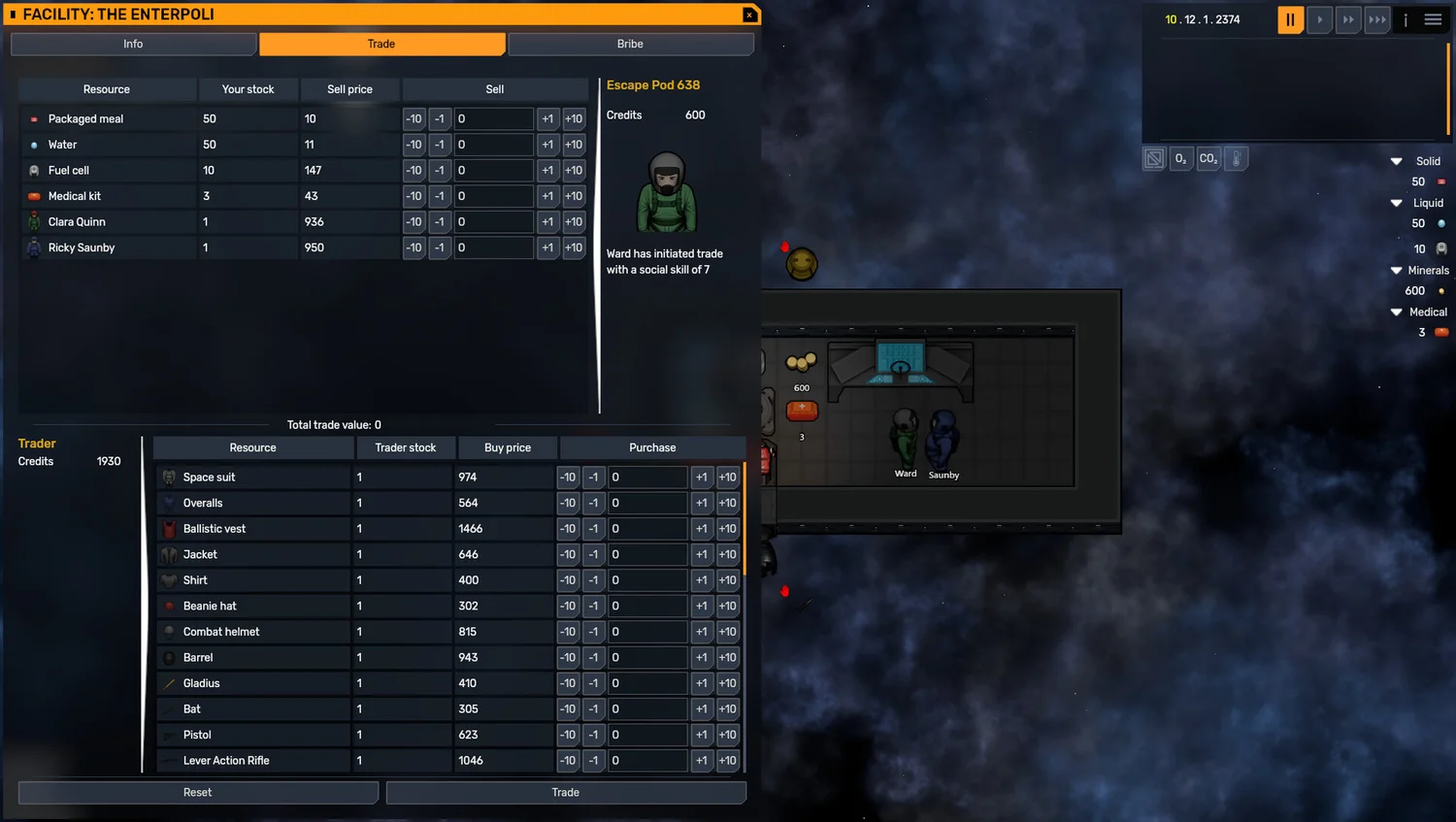This screenshot has height=822, width=1456.
Task: Add one Packaged meal to sell
Action: tap(547, 119)
